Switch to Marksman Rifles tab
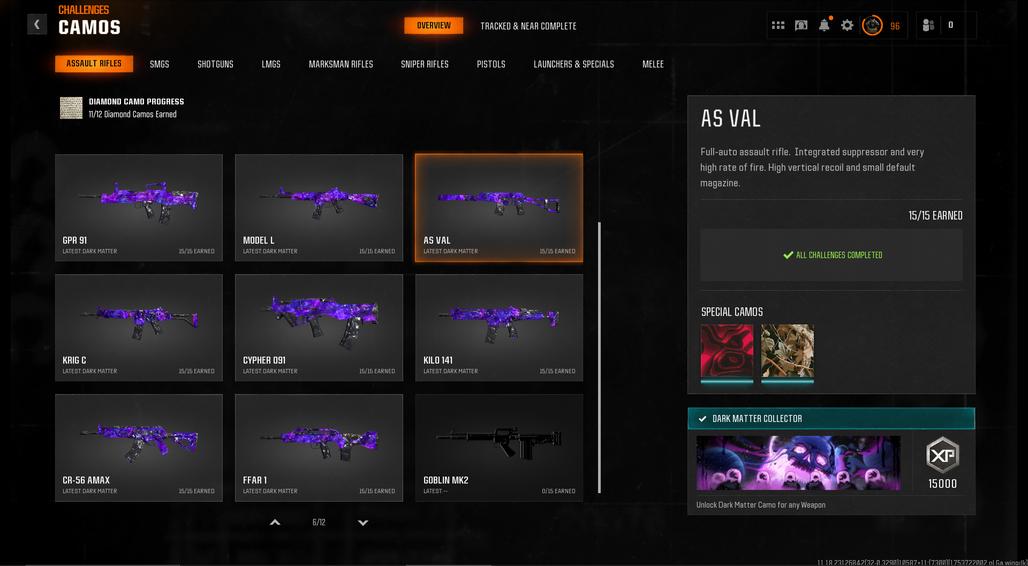Viewport: 1028px width, 566px height. click(x=341, y=64)
